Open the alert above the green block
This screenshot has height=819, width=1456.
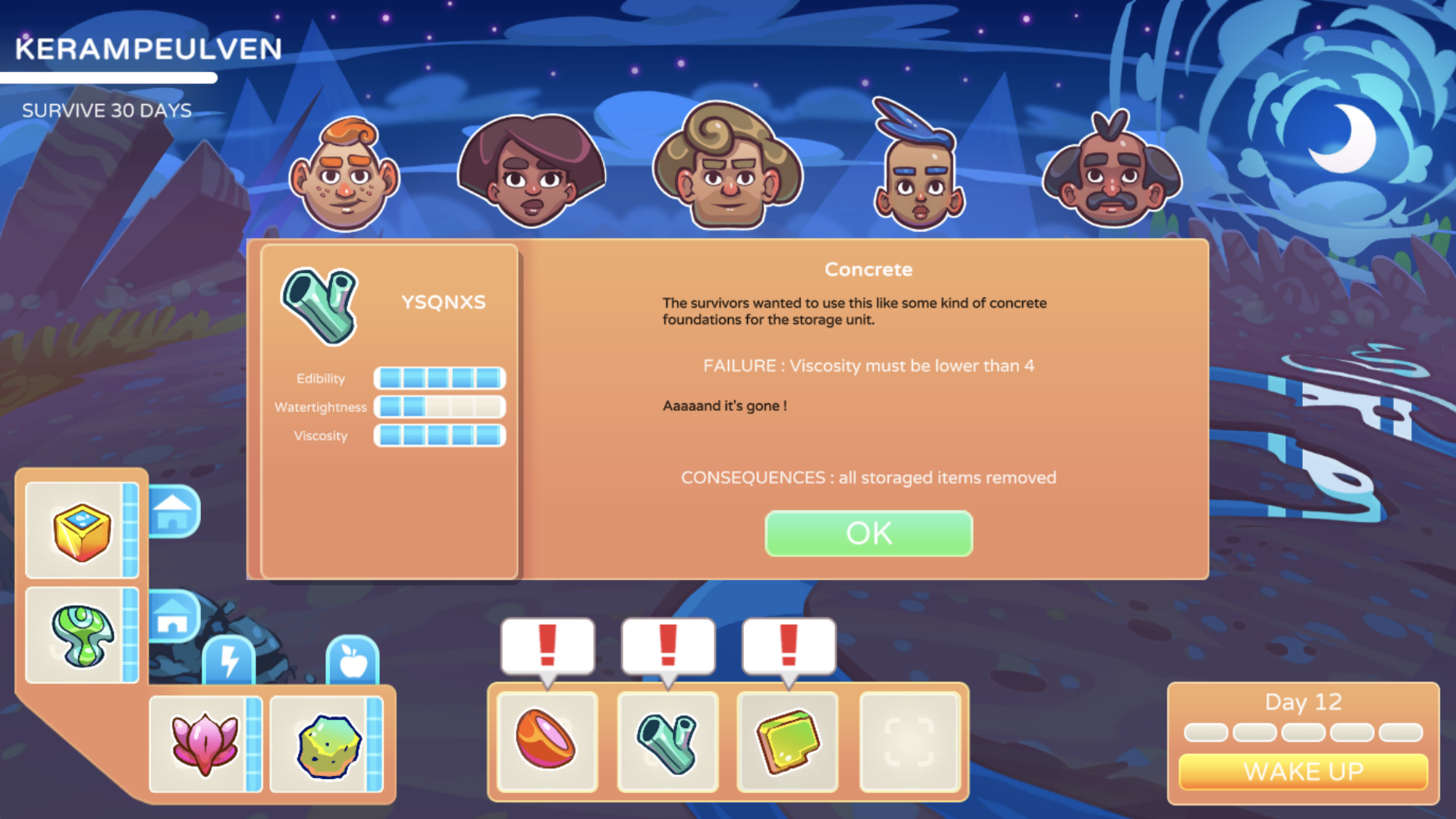[789, 645]
